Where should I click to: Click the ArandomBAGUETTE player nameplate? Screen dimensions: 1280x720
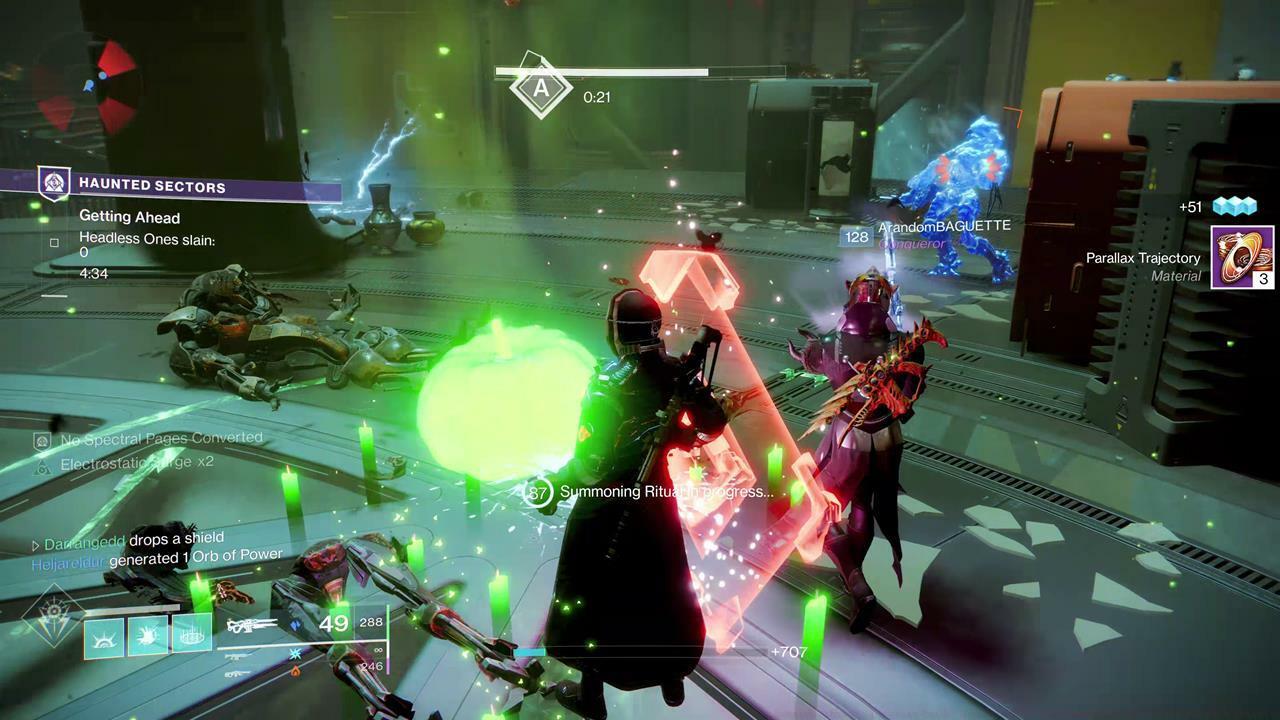[944, 227]
